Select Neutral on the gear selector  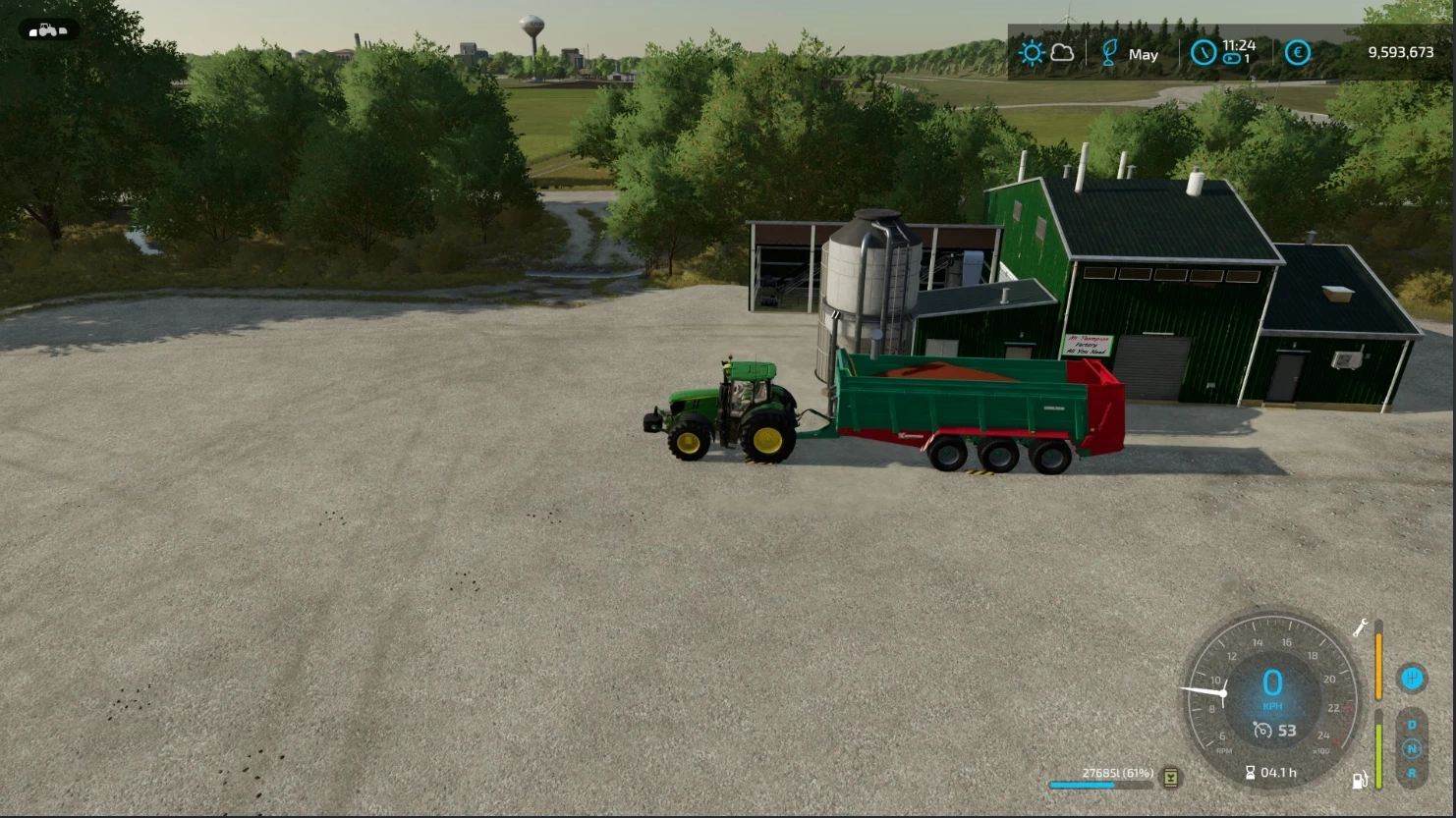1412,748
